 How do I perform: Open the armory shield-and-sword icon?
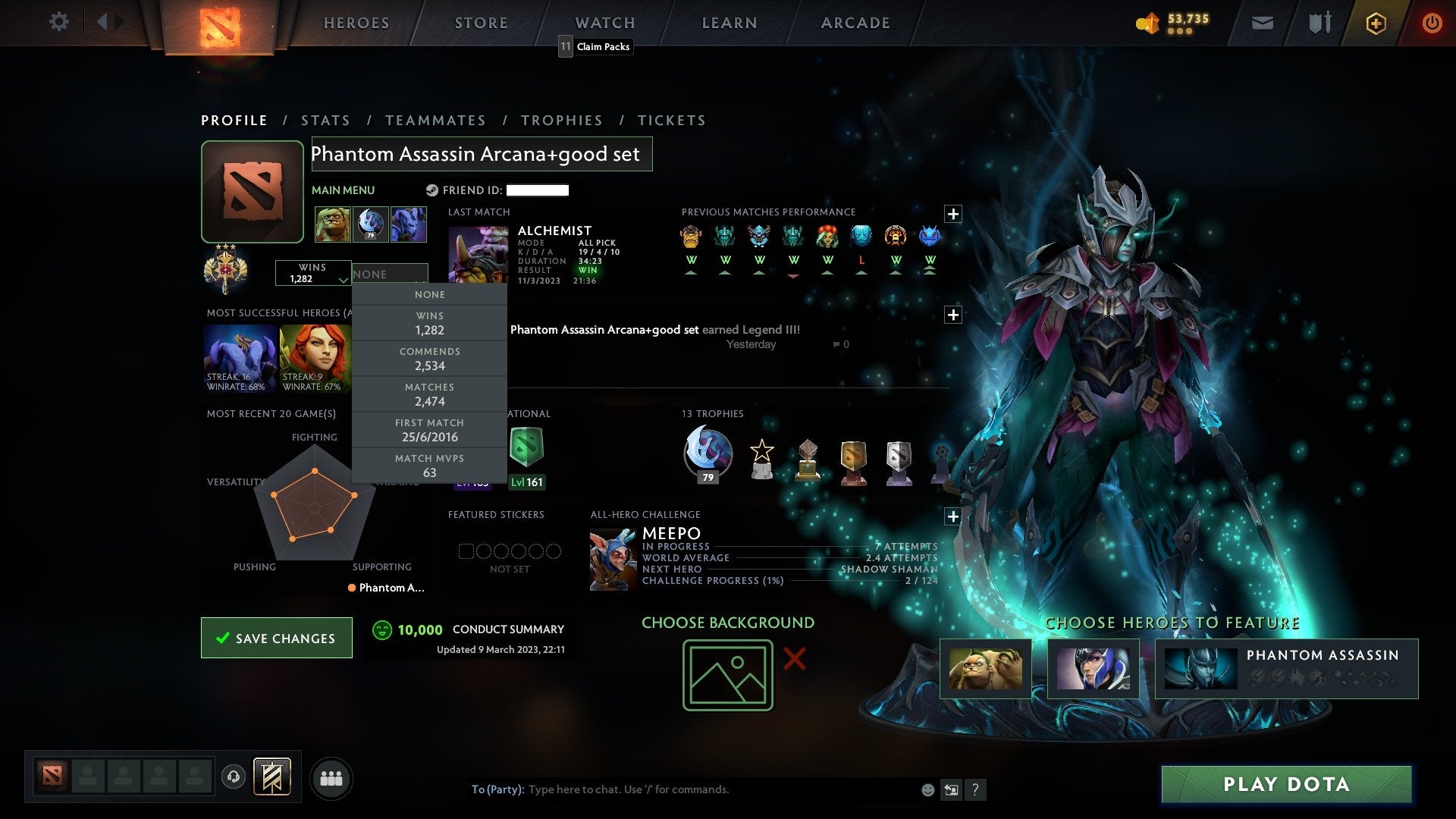1319,22
